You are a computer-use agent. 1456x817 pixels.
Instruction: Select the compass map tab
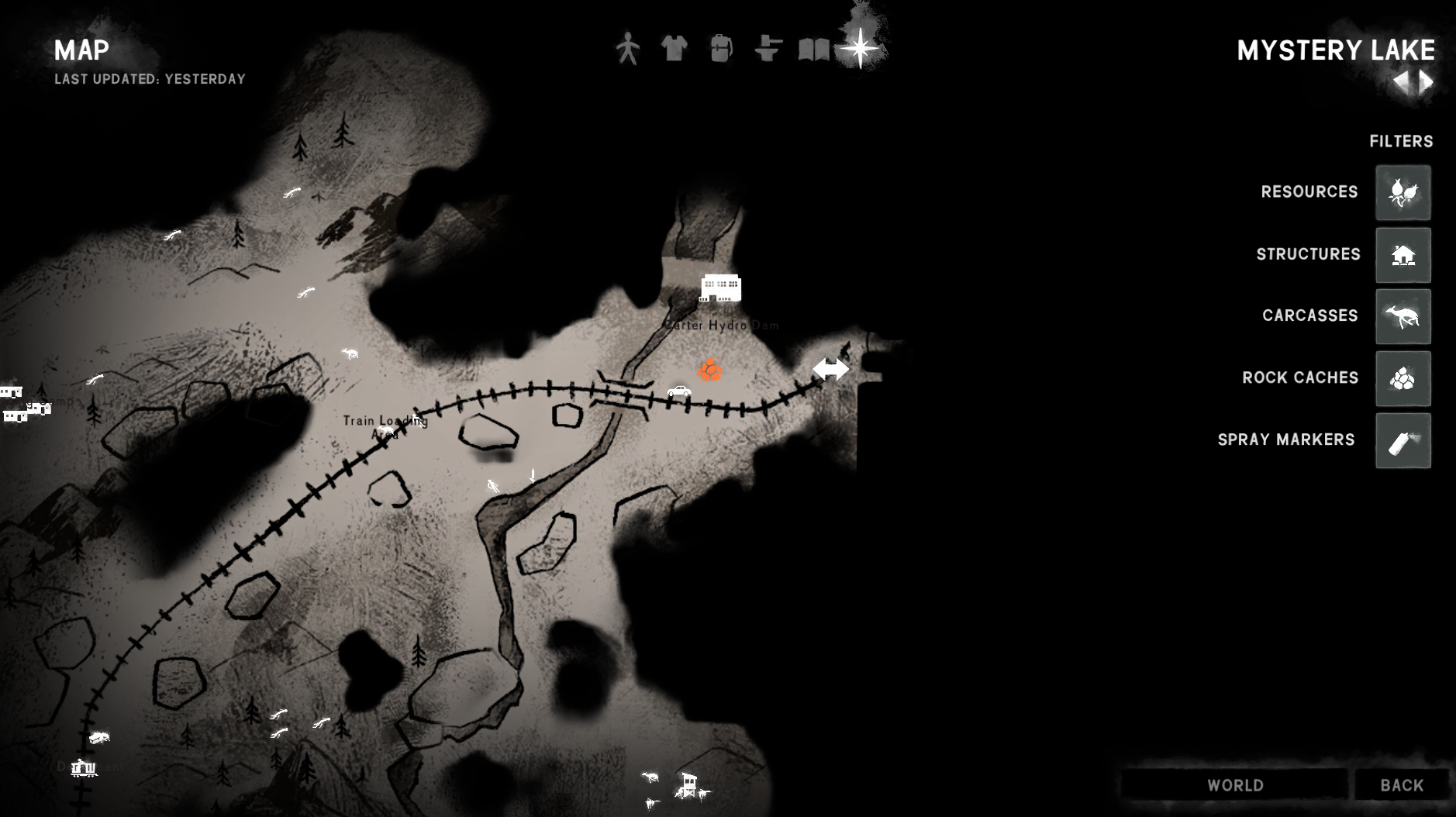[x=860, y=48]
